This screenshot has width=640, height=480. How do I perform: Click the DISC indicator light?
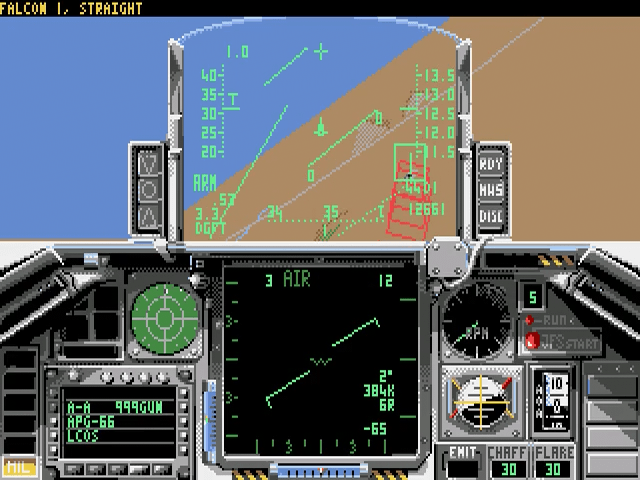(x=490, y=215)
